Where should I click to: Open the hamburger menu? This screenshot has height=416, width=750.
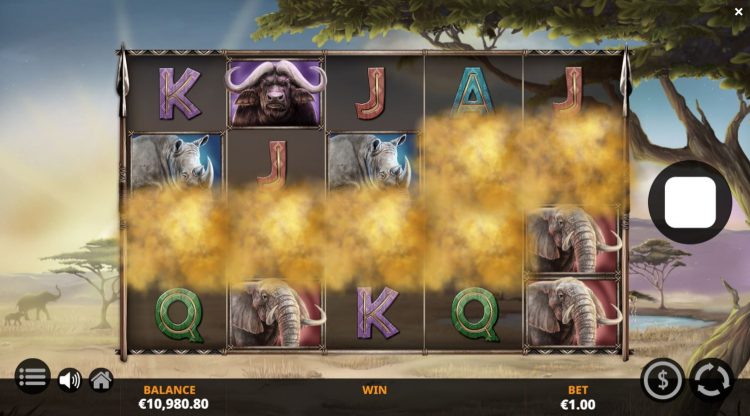[x=32, y=378]
